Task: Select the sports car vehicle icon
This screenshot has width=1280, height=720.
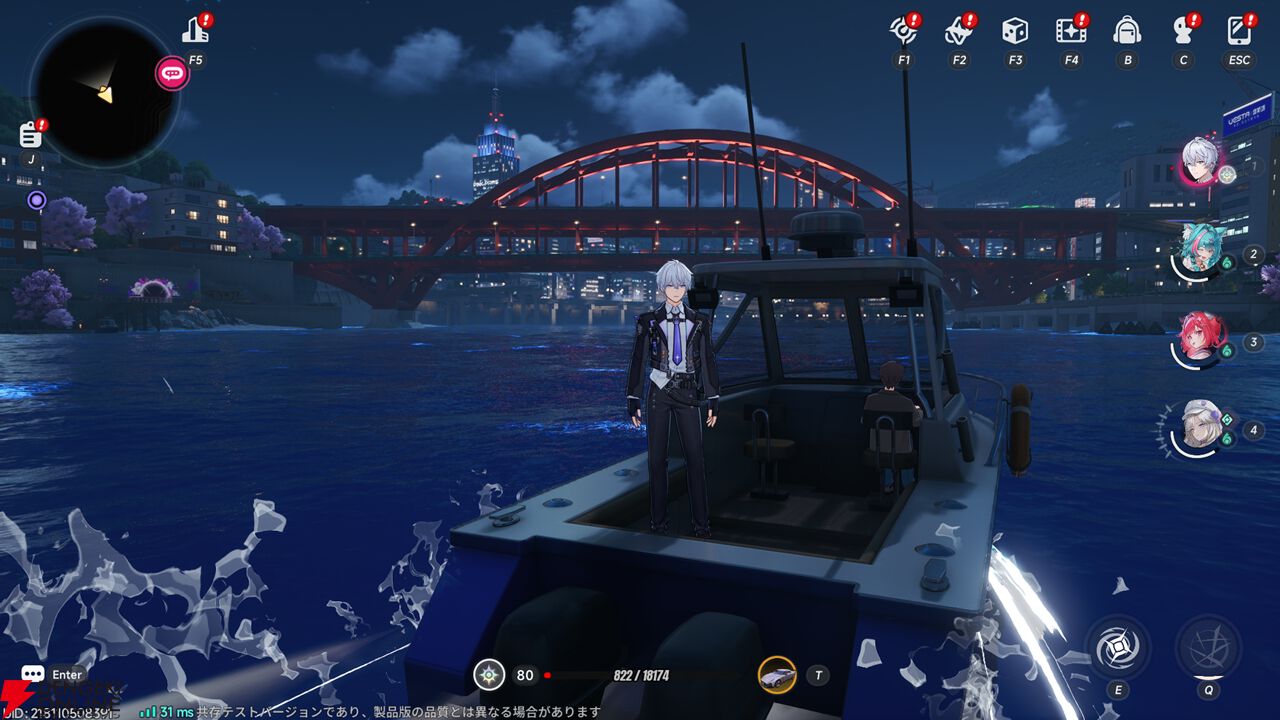Action: pos(777,675)
